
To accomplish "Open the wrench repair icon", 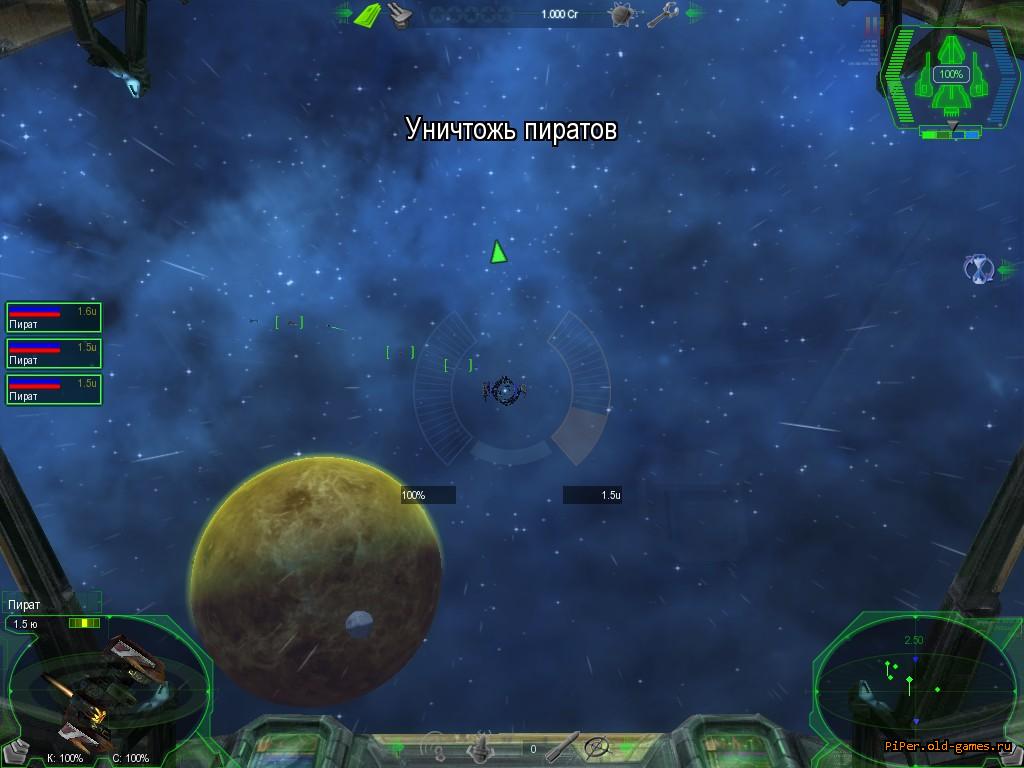I will [661, 14].
